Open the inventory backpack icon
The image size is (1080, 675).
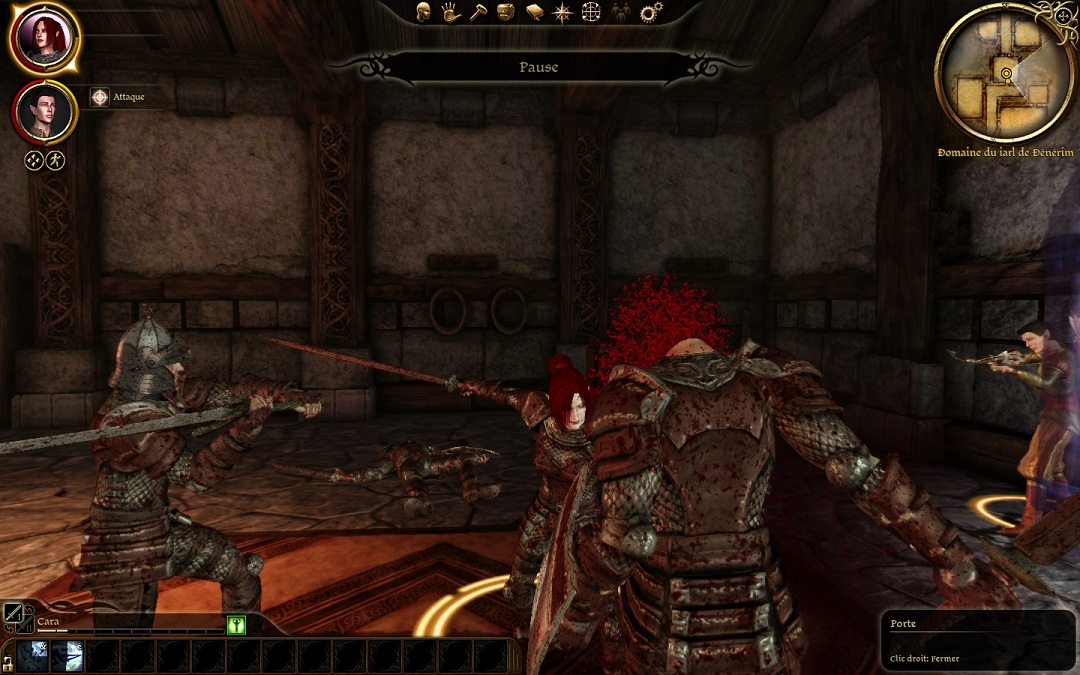tap(506, 12)
